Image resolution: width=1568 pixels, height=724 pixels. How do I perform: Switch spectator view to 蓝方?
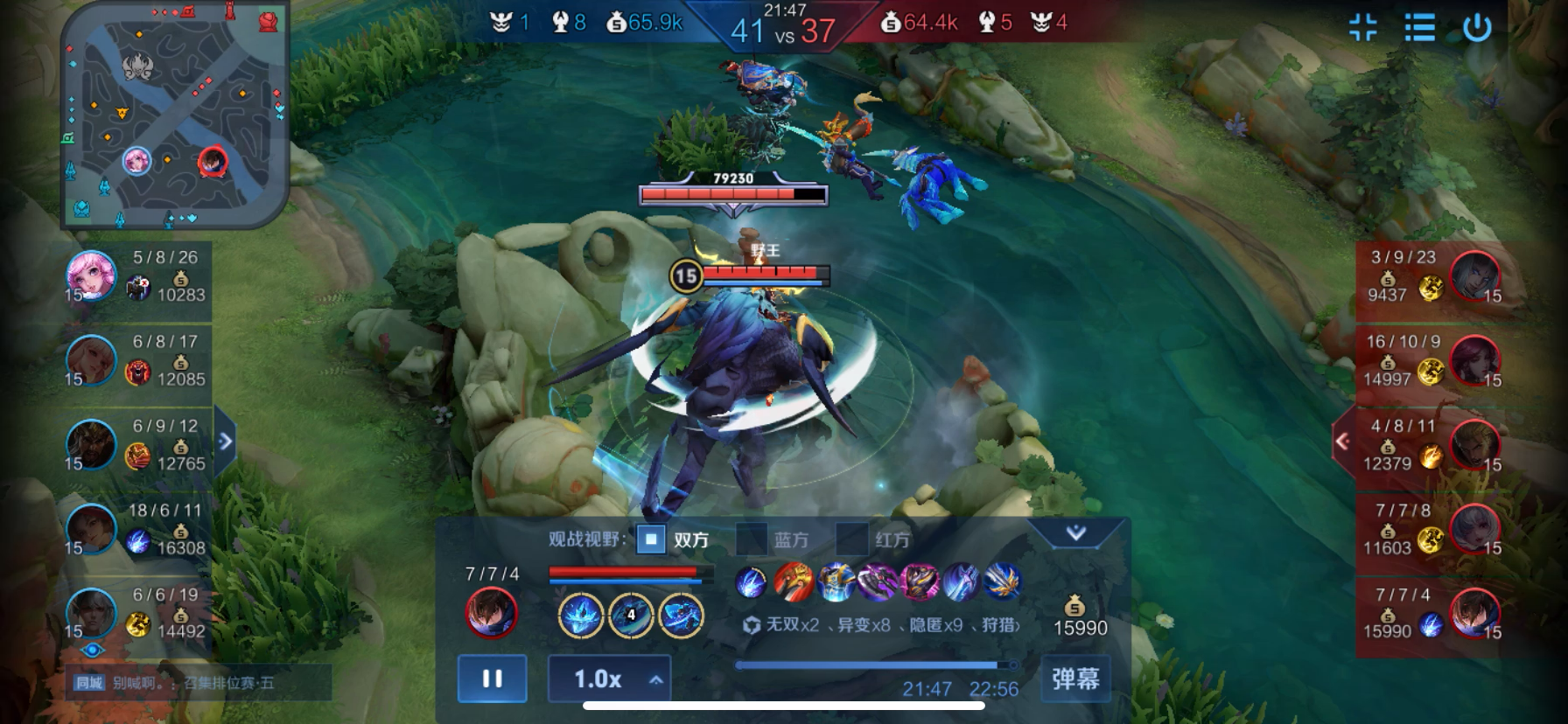pos(752,540)
